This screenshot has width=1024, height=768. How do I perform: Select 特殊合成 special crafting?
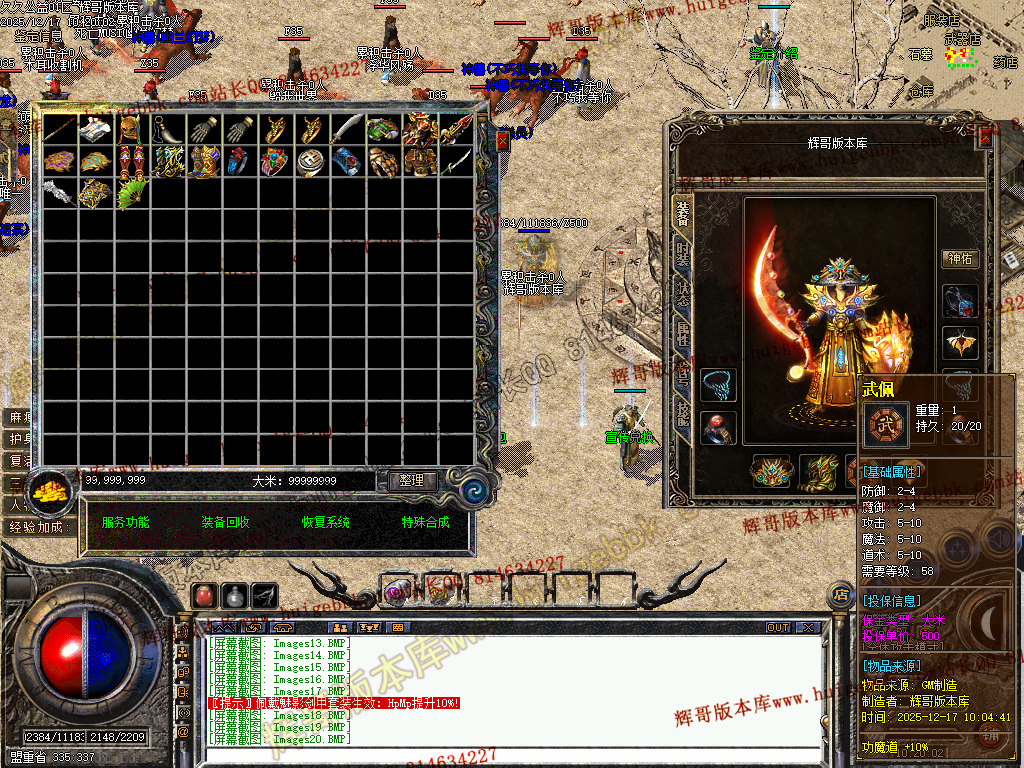(426, 522)
